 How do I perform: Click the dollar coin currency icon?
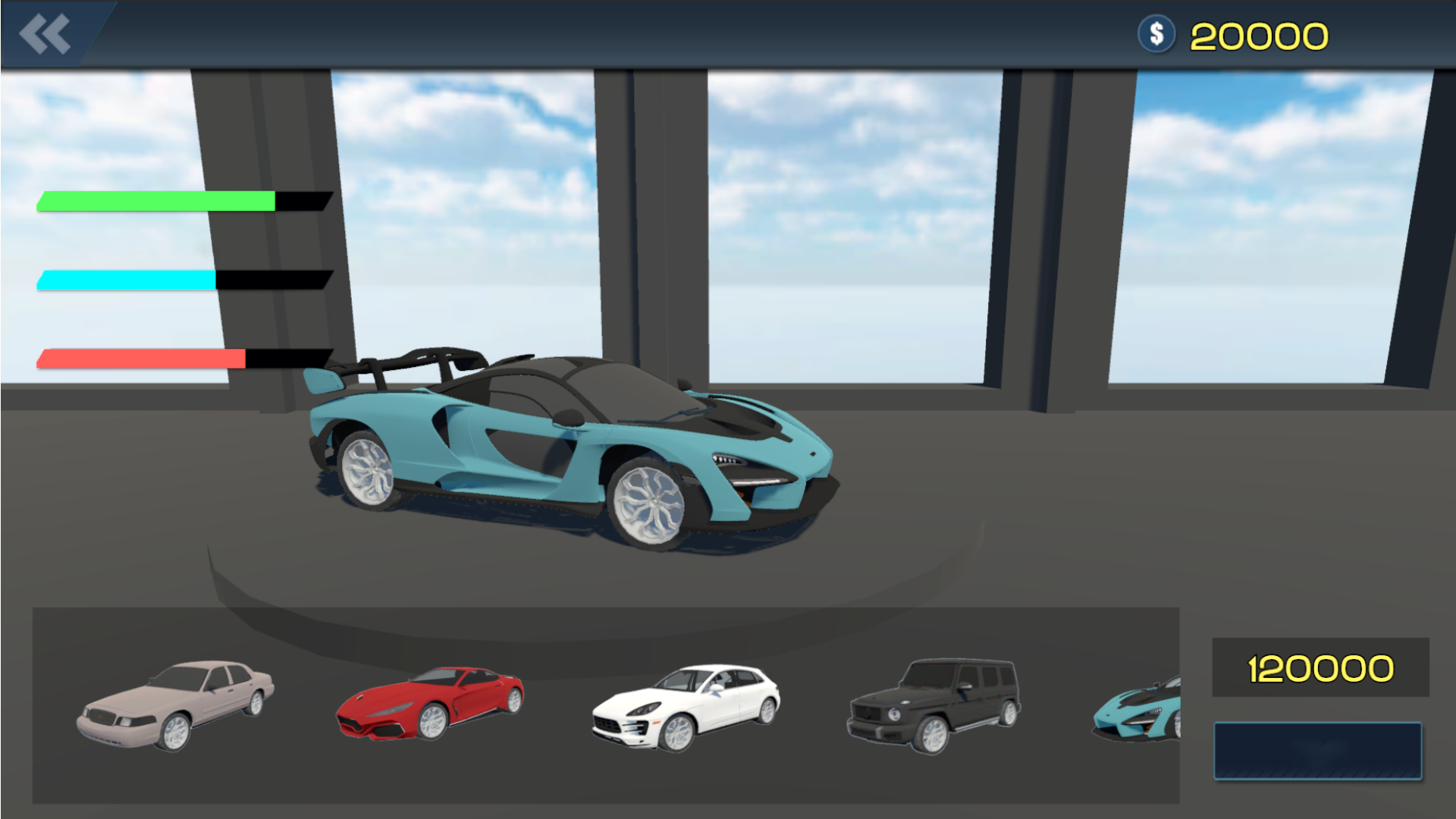1156,32
